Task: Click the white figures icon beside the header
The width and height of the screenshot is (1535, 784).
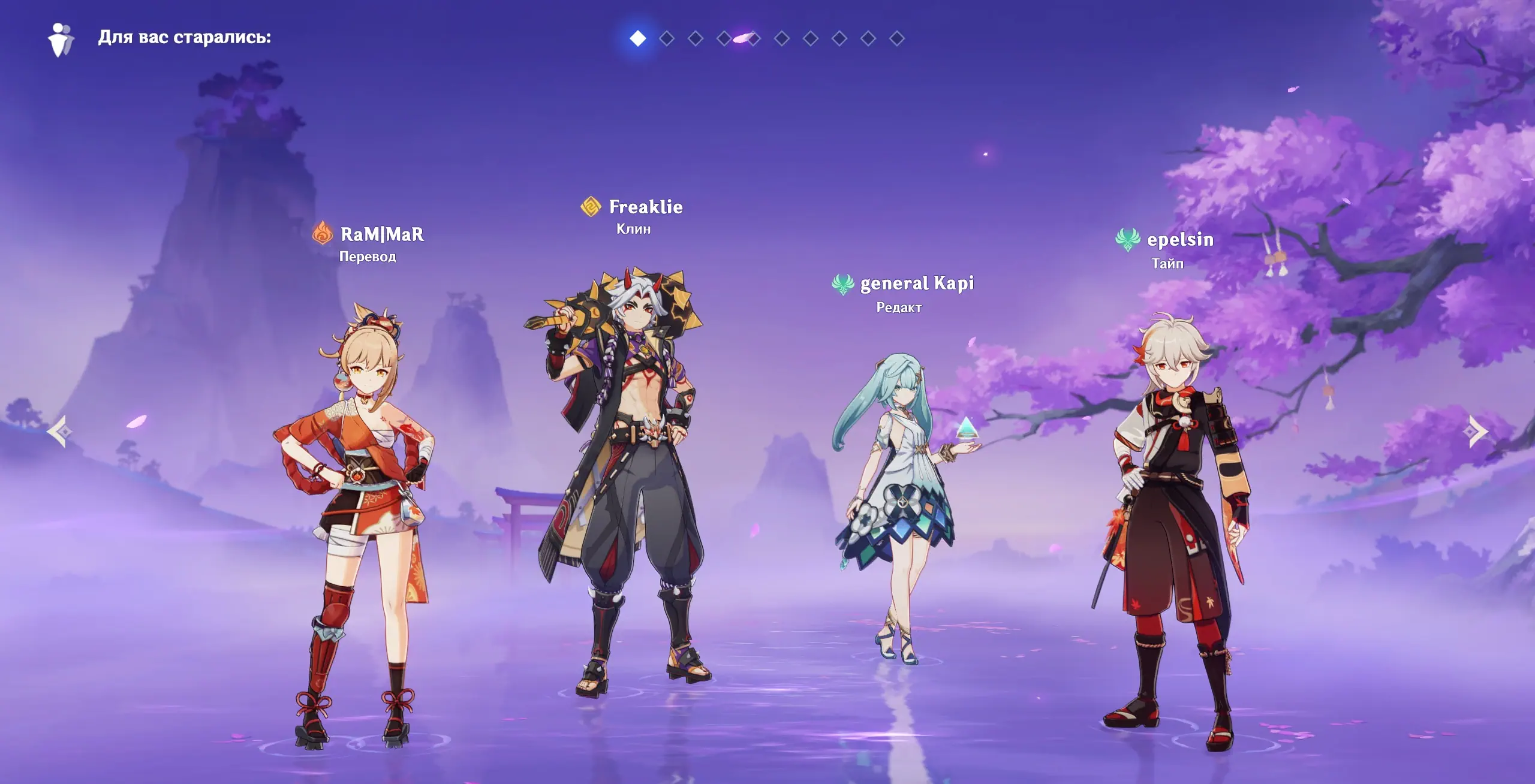Action: [61, 40]
